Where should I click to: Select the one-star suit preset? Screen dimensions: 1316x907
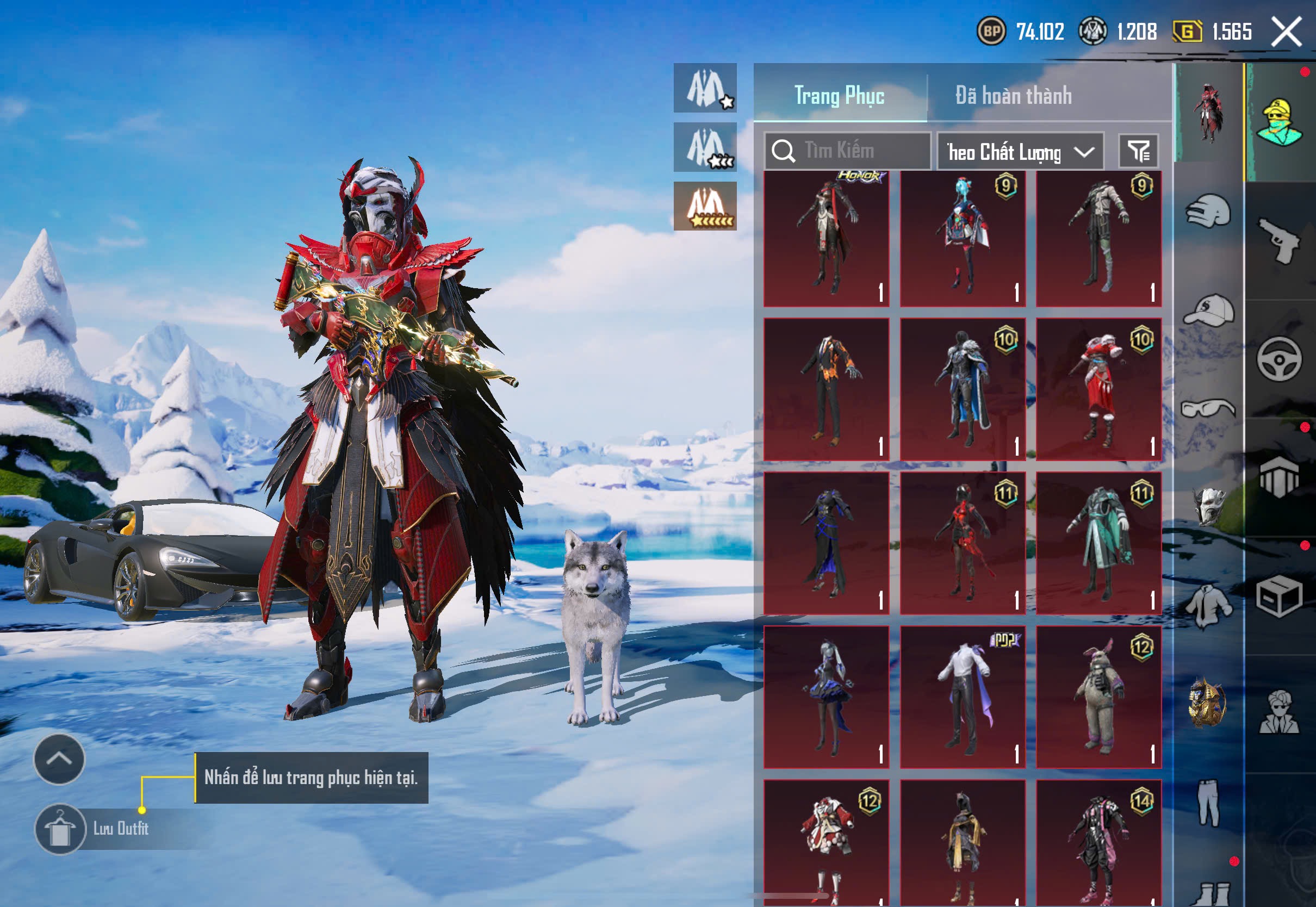[x=705, y=88]
